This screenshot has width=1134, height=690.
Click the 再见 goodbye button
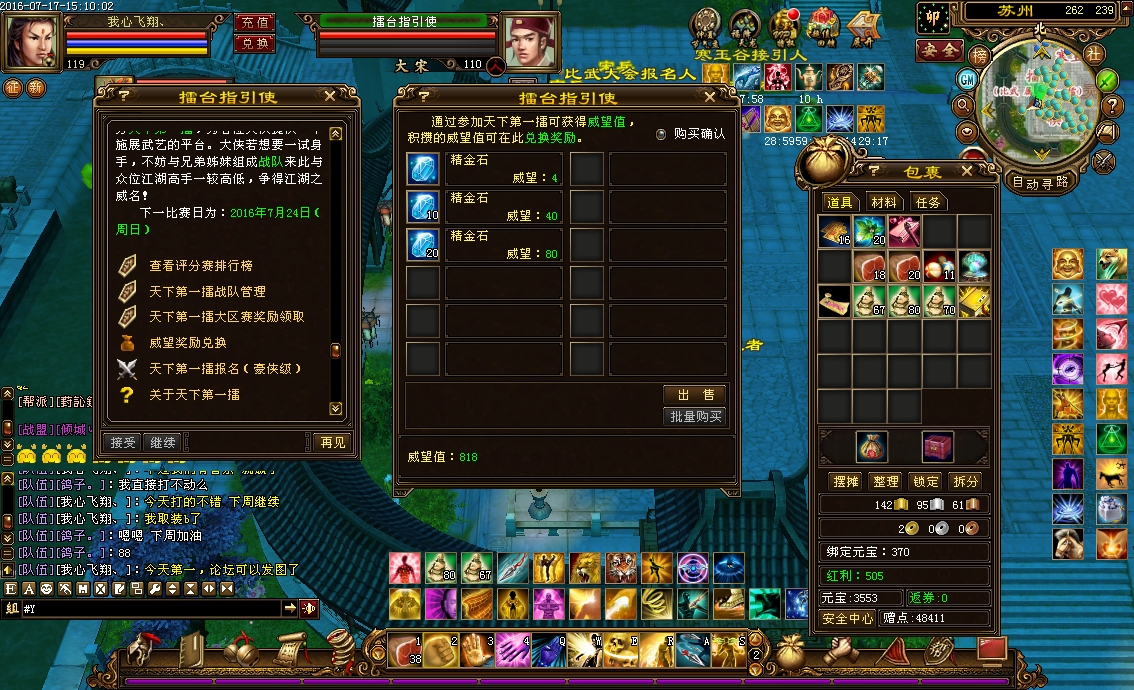click(331, 442)
